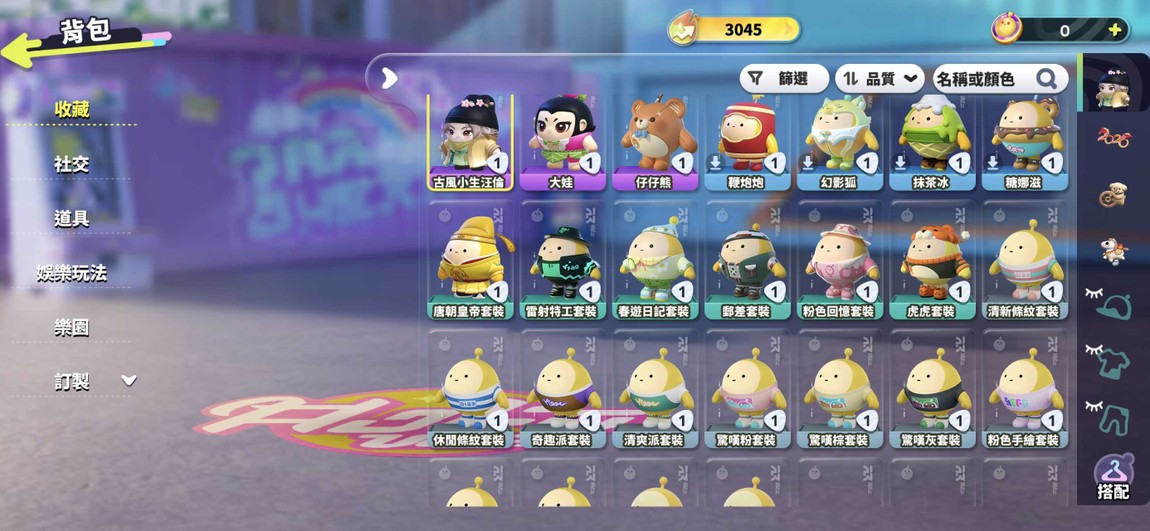Image resolution: width=1150 pixels, height=531 pixels.
Task: Open the 道具 category
Action: [72, 218]
